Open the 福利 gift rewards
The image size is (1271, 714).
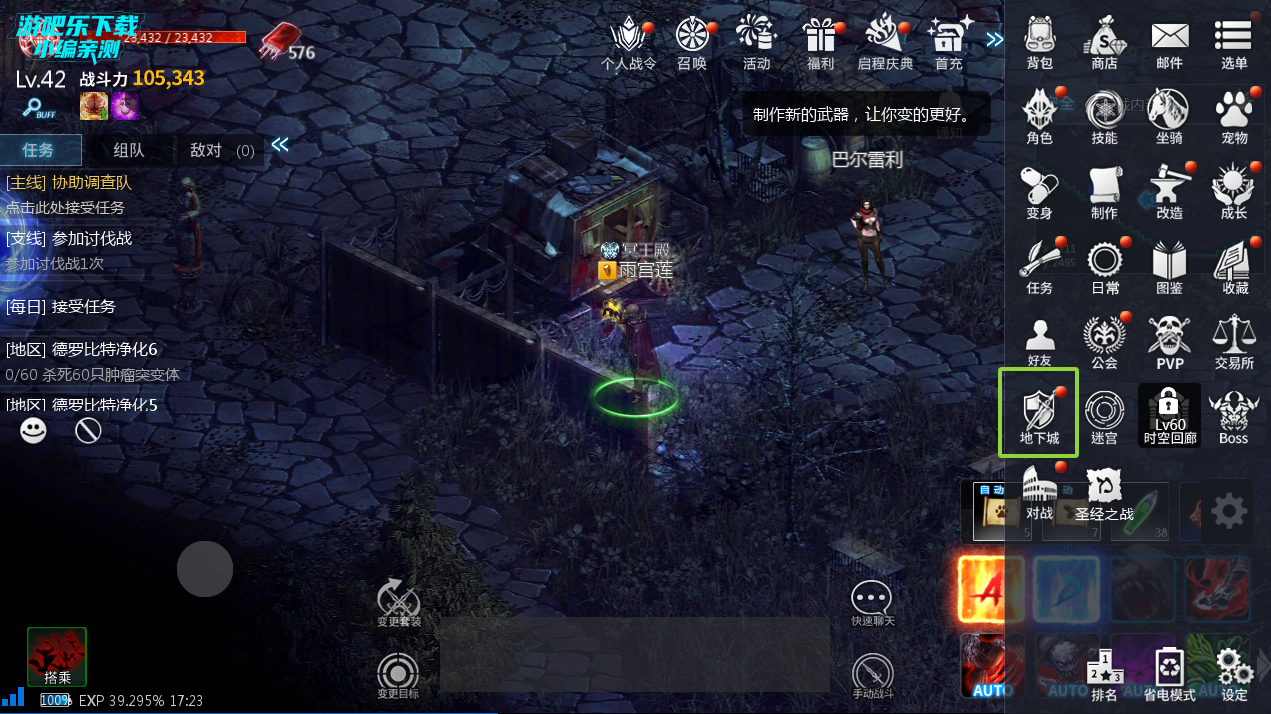tap(820, 42)
